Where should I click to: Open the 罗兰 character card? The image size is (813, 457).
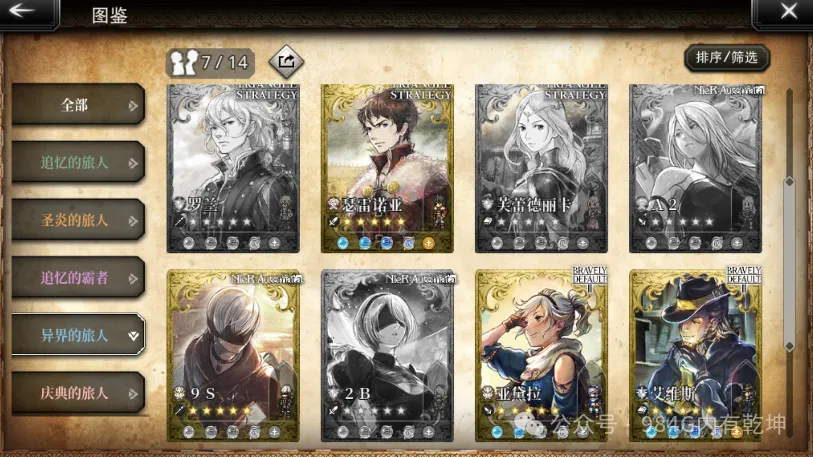pos(233,167)
